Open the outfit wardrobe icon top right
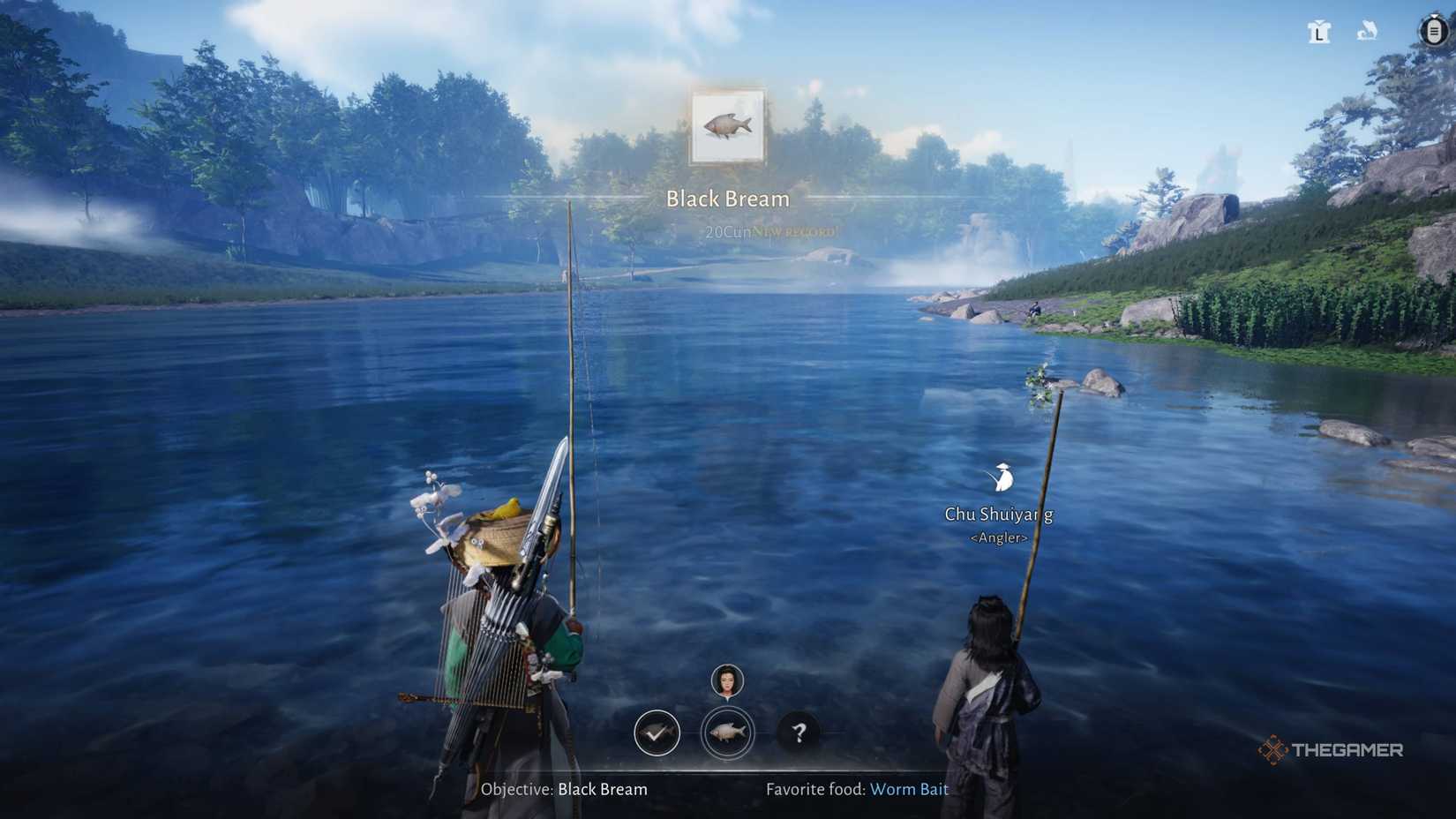The image size is (1456, 819). tap(1318, 32)
